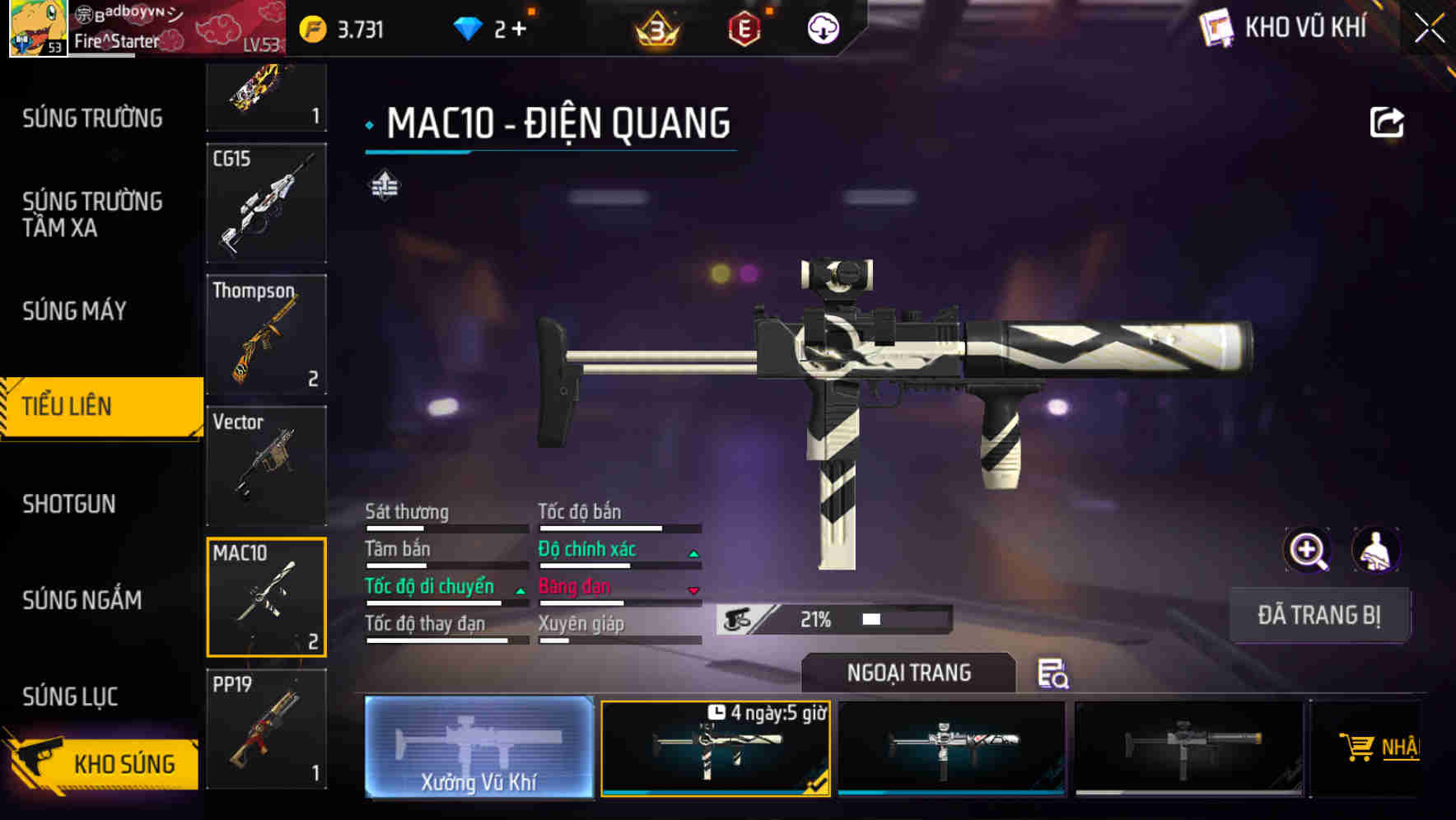
Task: Select the timed MAC10 skin thumbnail
Action: (x=715, y=748)
